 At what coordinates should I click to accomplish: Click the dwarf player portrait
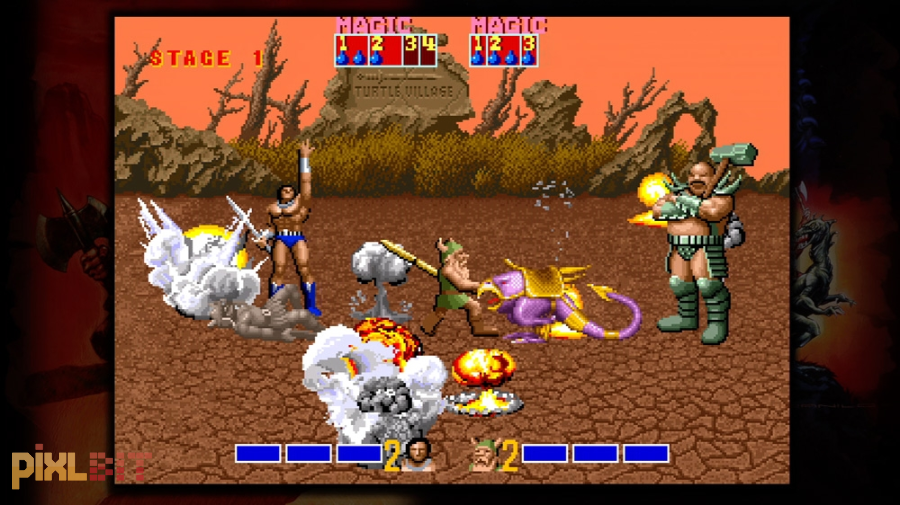coord(484,455)
